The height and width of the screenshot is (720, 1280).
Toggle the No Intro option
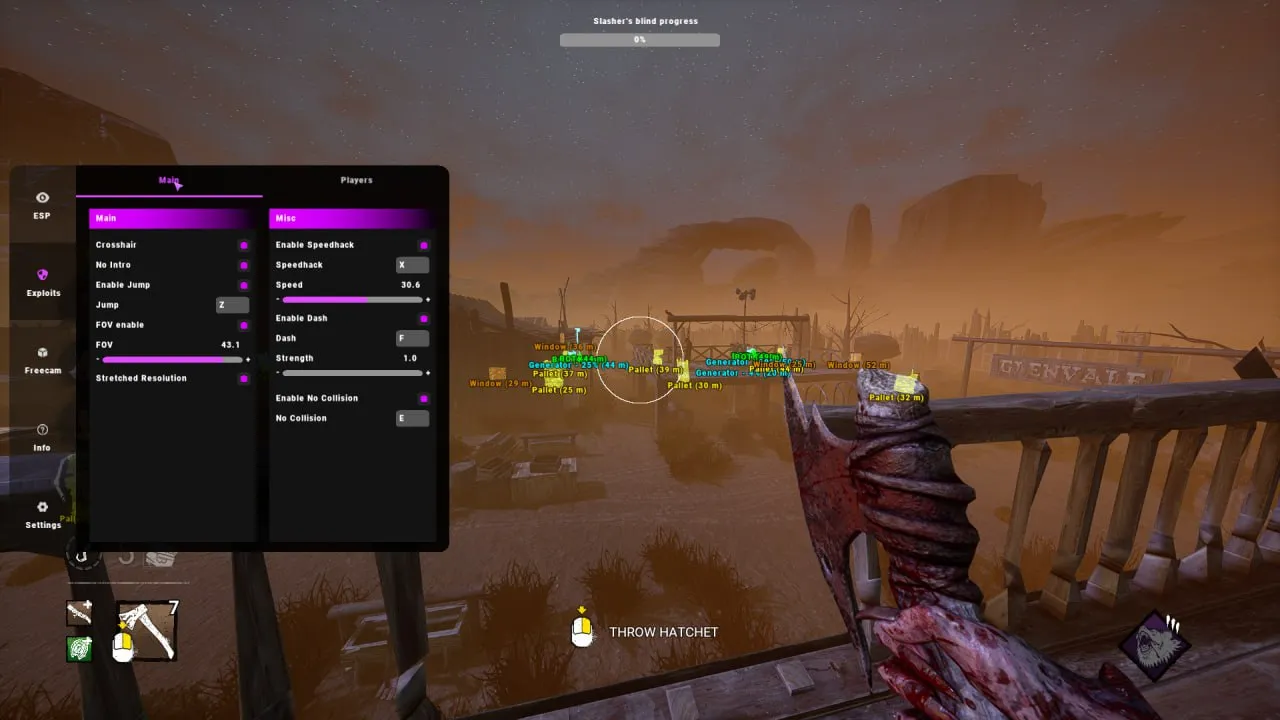tap(243, 265)
